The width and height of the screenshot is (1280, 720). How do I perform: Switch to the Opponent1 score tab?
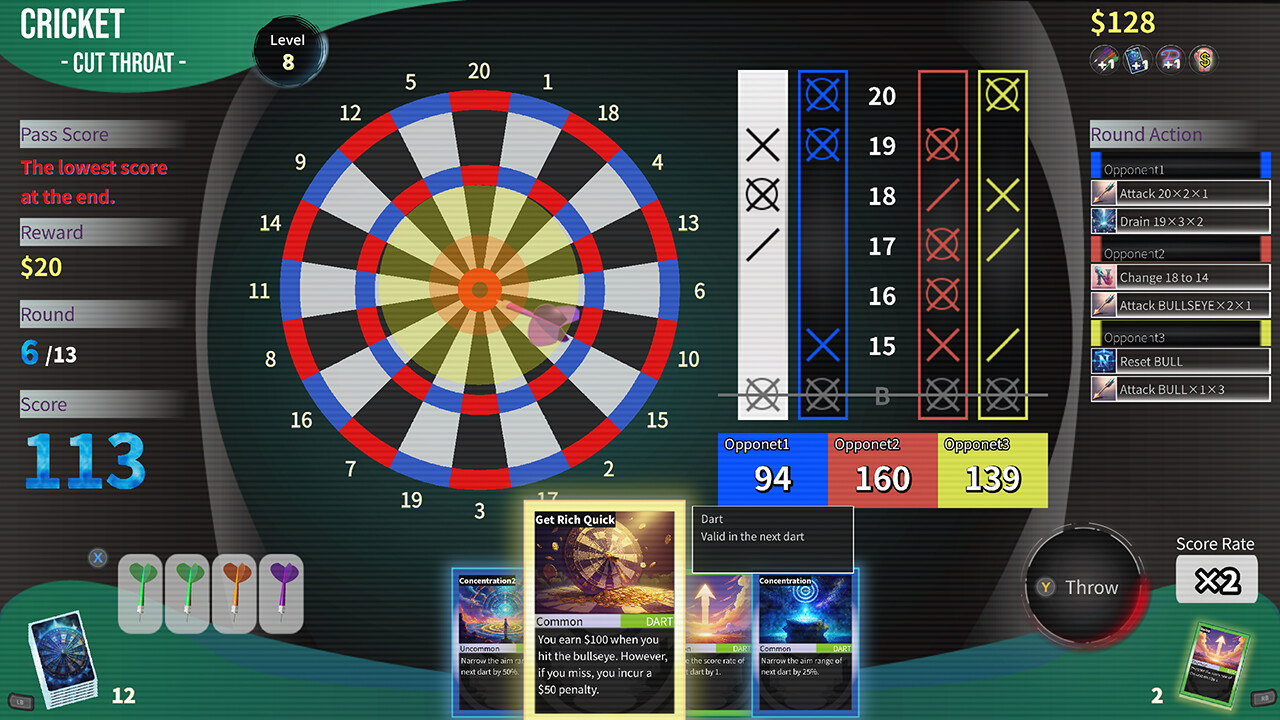[769, 466]
